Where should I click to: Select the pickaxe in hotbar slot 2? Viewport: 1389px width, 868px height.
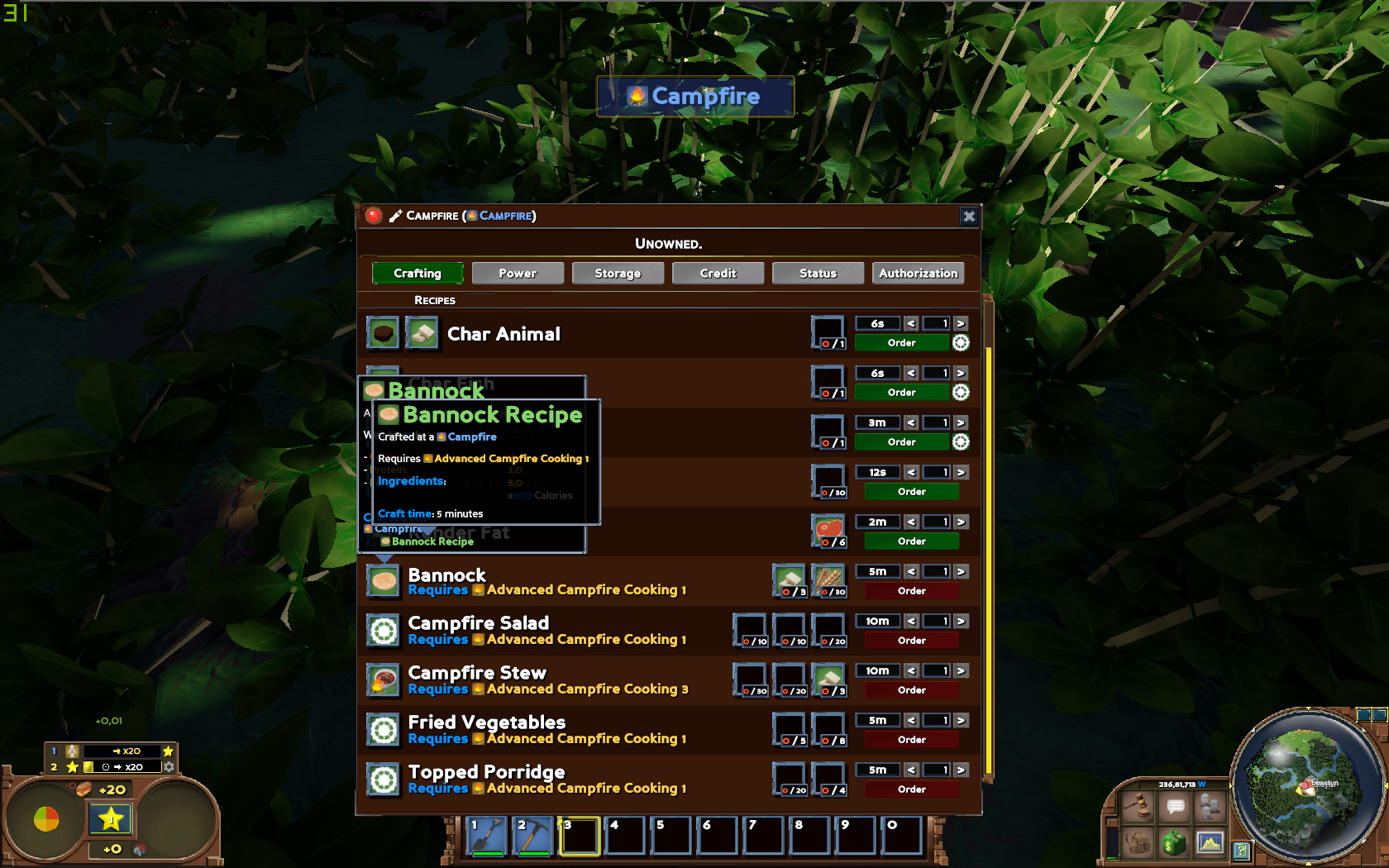coord(533,836)
